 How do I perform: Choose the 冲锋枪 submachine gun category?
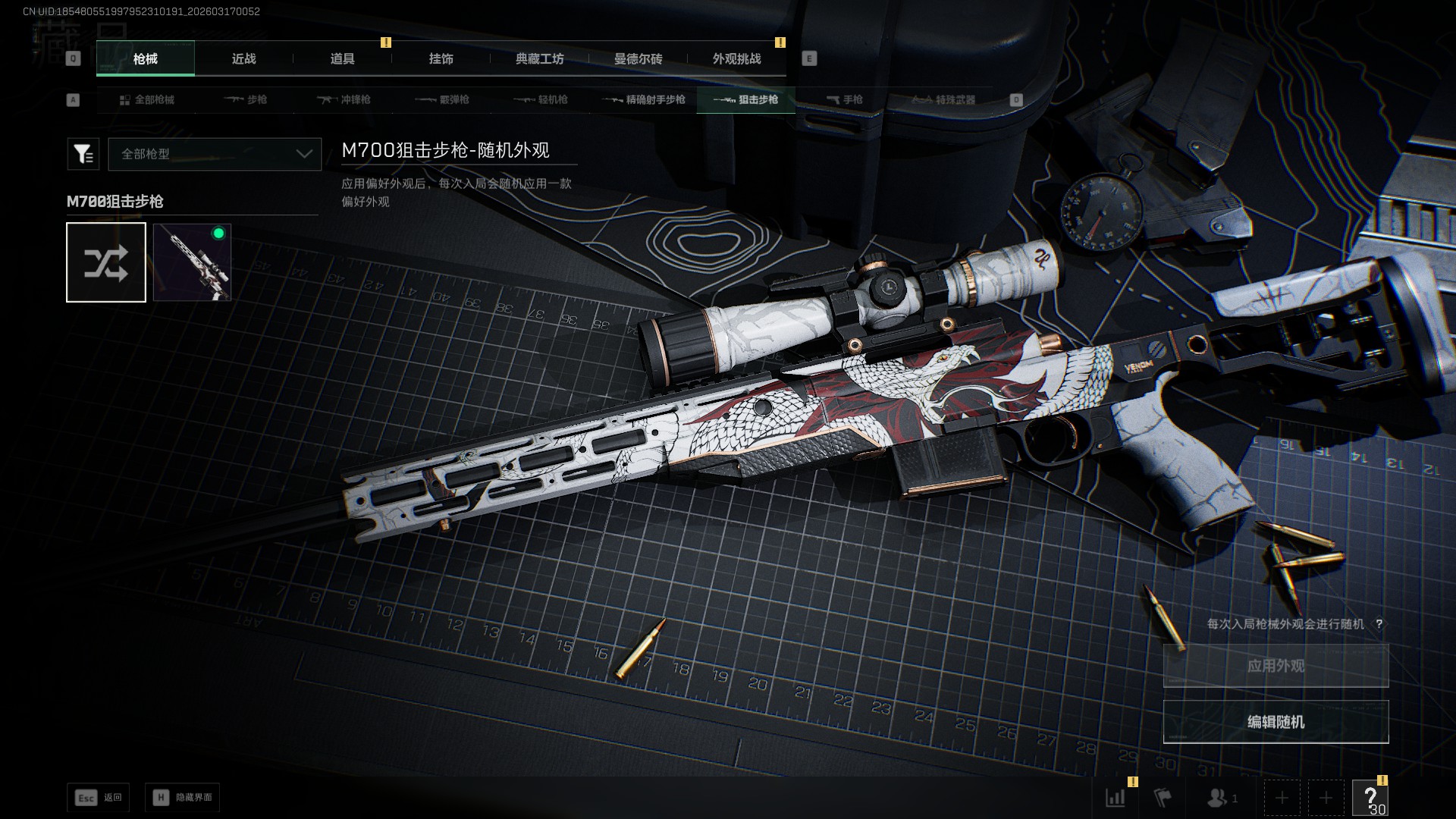click(x=344, y=100)
